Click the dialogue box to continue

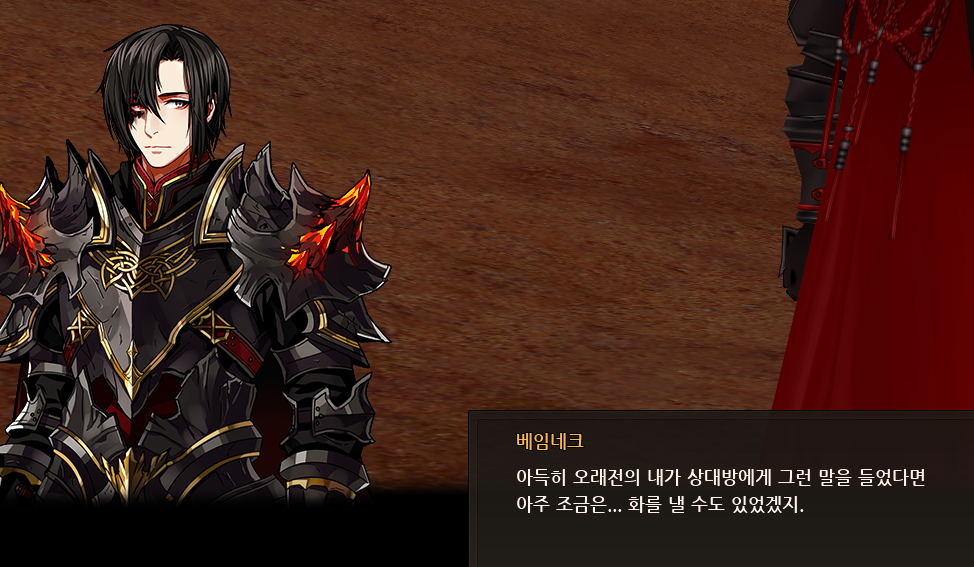coord(720,489)
